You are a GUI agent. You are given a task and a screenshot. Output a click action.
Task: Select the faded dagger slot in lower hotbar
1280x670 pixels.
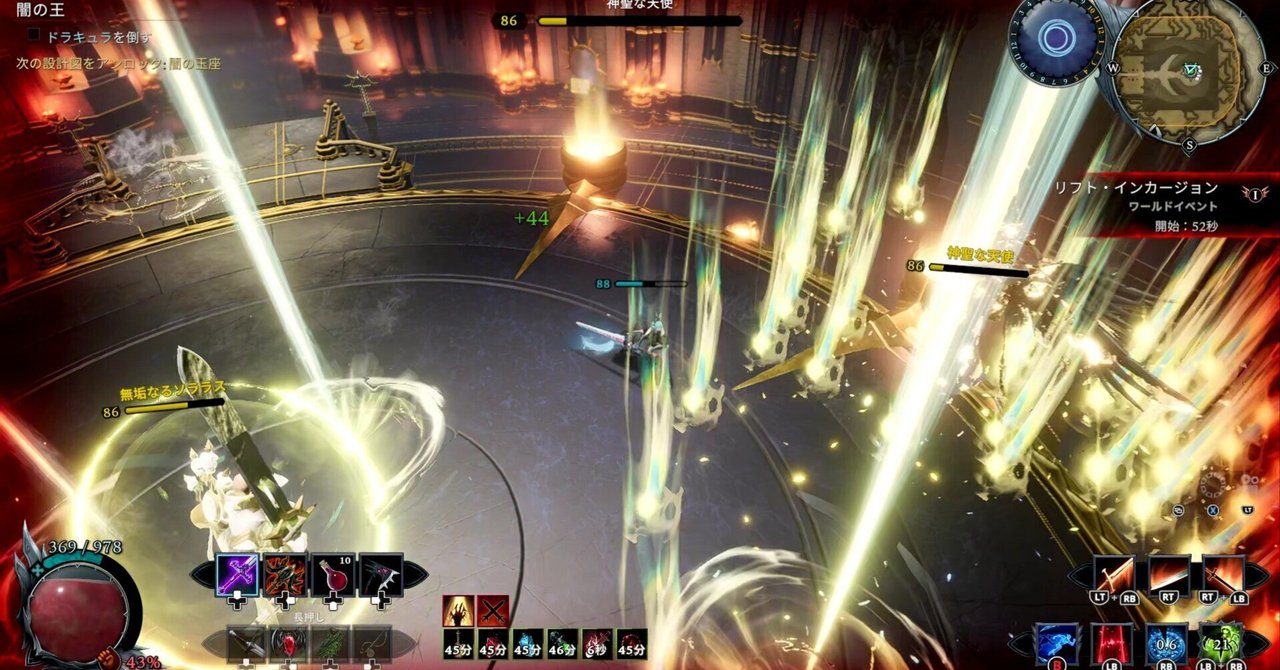pyautogui.click(x=246, y=645)
